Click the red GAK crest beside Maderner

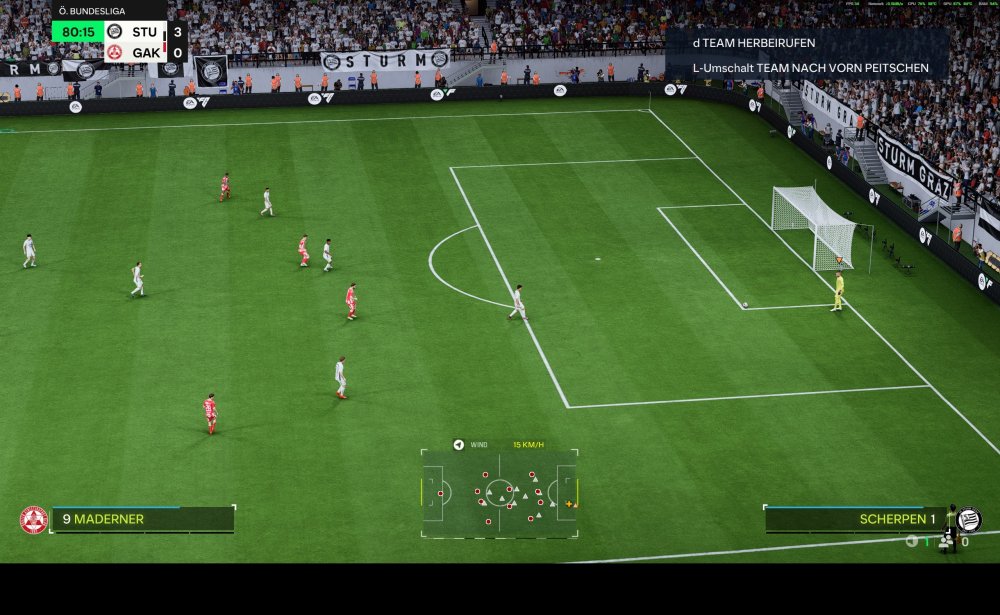[x=34, y=520]
